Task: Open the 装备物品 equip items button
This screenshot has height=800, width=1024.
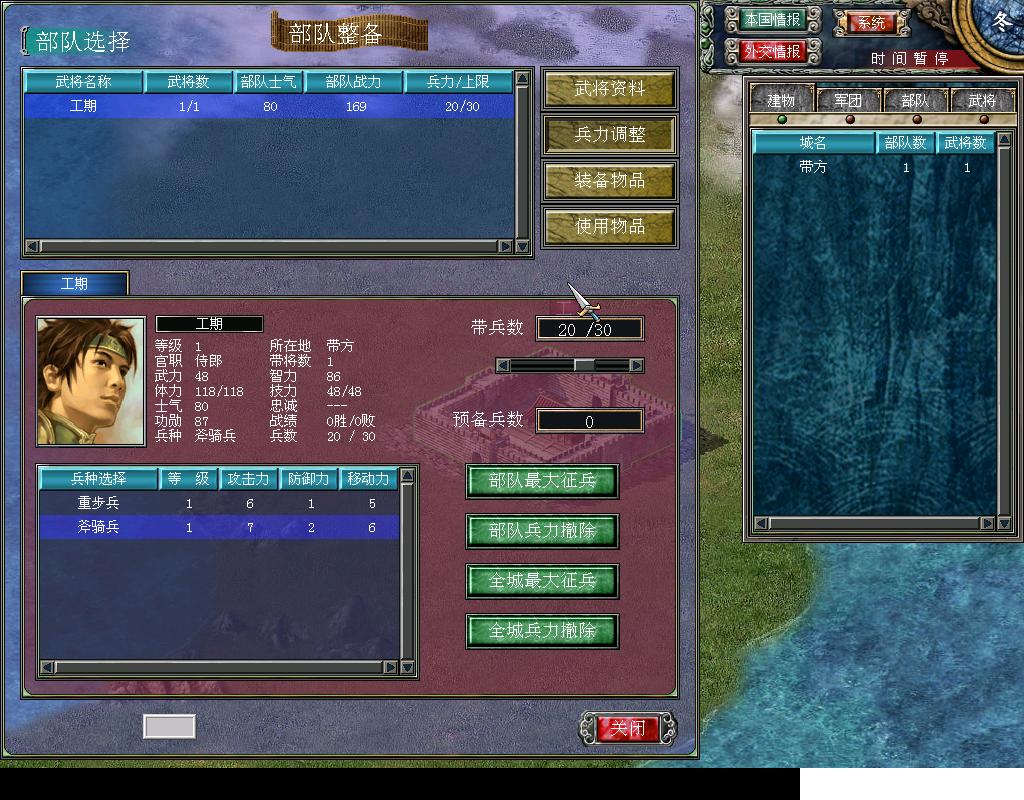Action: tap(609, 181)
